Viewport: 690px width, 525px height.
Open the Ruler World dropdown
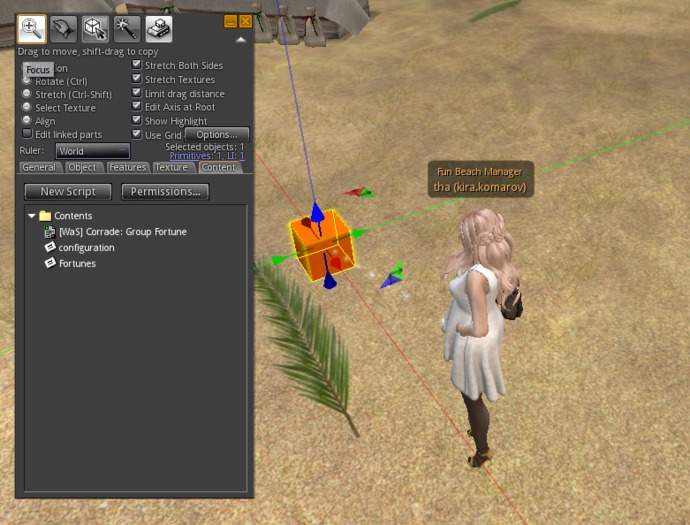click(92, 151)
